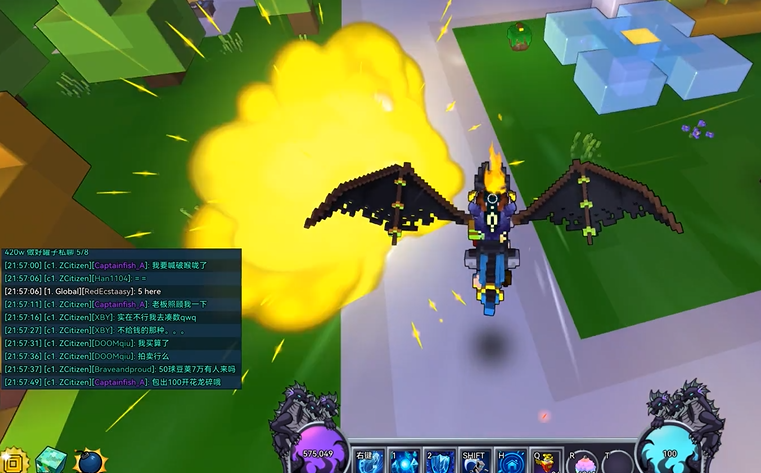The height and width of the screenshot is (473, 761).
Task: Use the blue crystal ability in slot 1
Action: point(402,462)
